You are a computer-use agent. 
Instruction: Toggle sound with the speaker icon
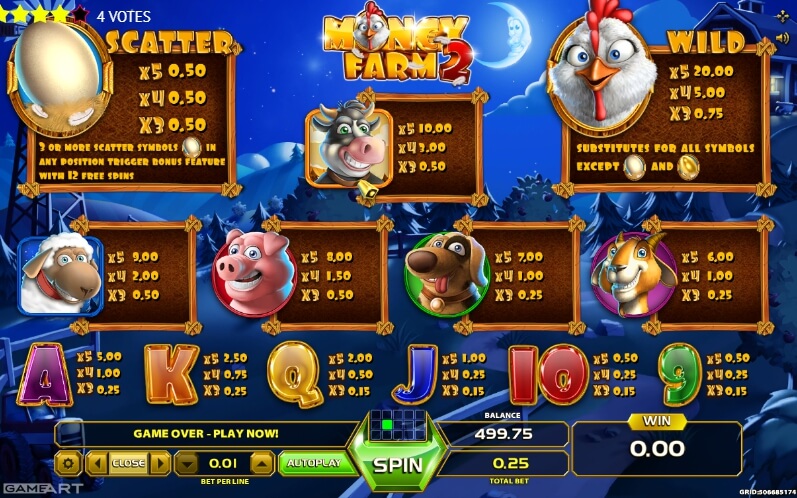[780, 38]
